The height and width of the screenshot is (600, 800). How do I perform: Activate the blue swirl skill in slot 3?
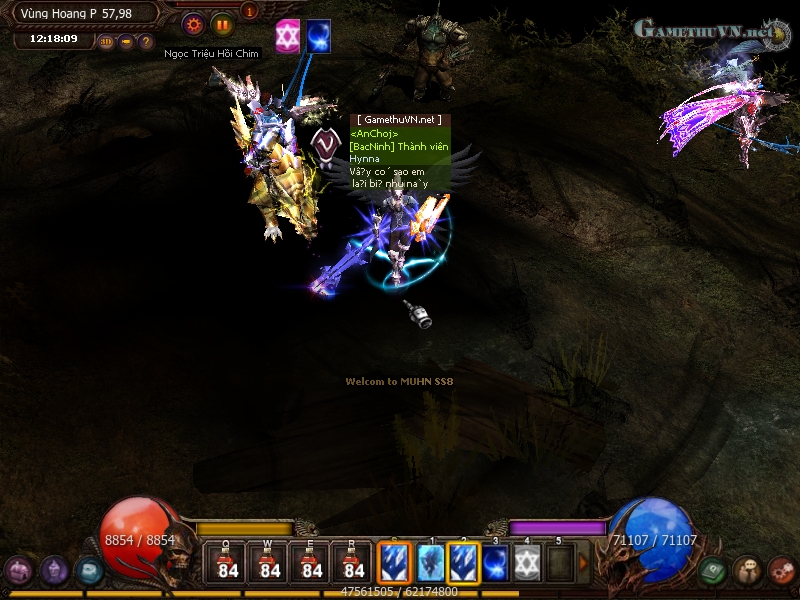coord(496,563)
